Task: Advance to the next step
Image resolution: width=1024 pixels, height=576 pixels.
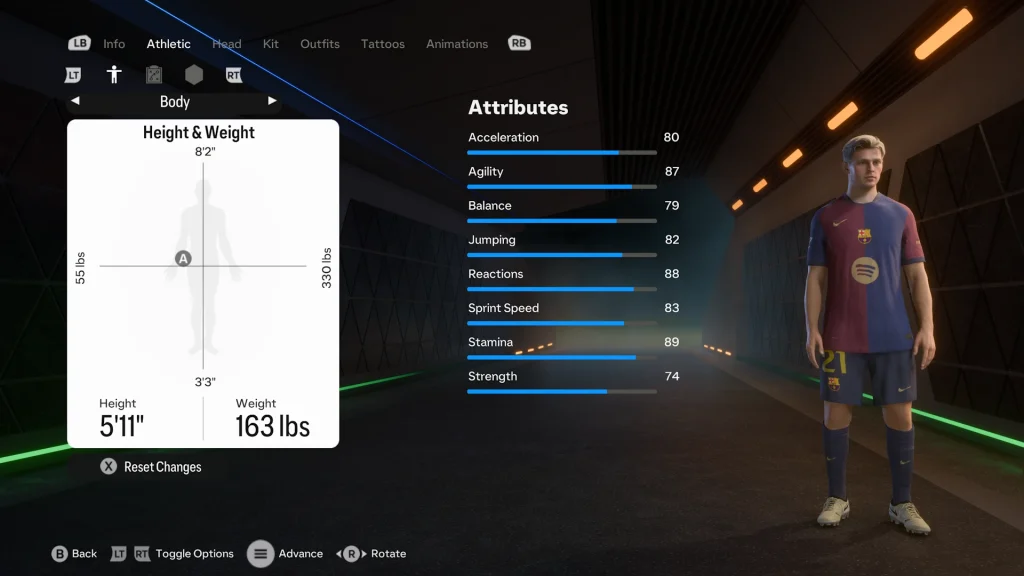Action: 287,554
